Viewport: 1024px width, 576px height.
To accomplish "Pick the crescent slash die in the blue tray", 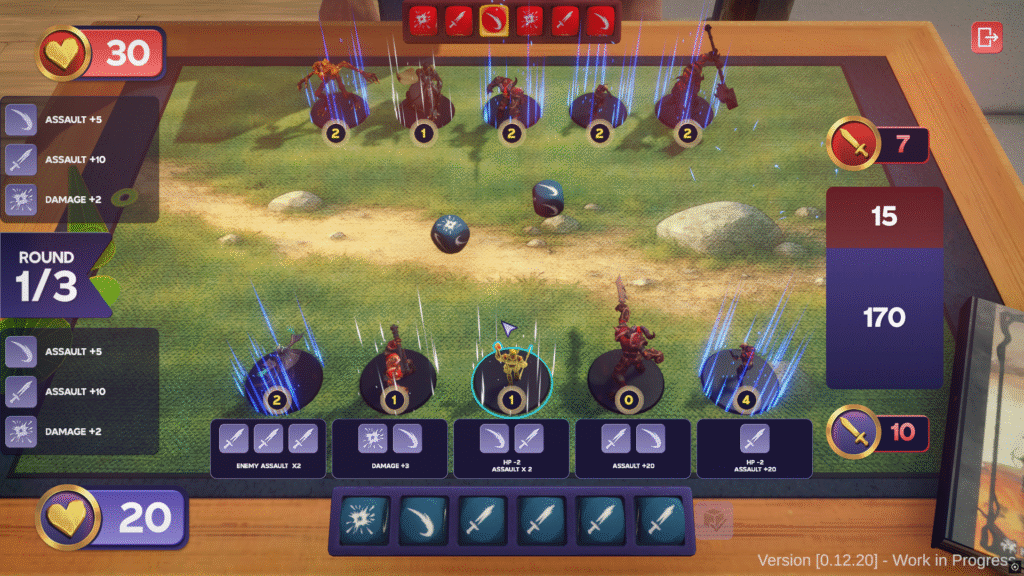I will pos(419,521).
